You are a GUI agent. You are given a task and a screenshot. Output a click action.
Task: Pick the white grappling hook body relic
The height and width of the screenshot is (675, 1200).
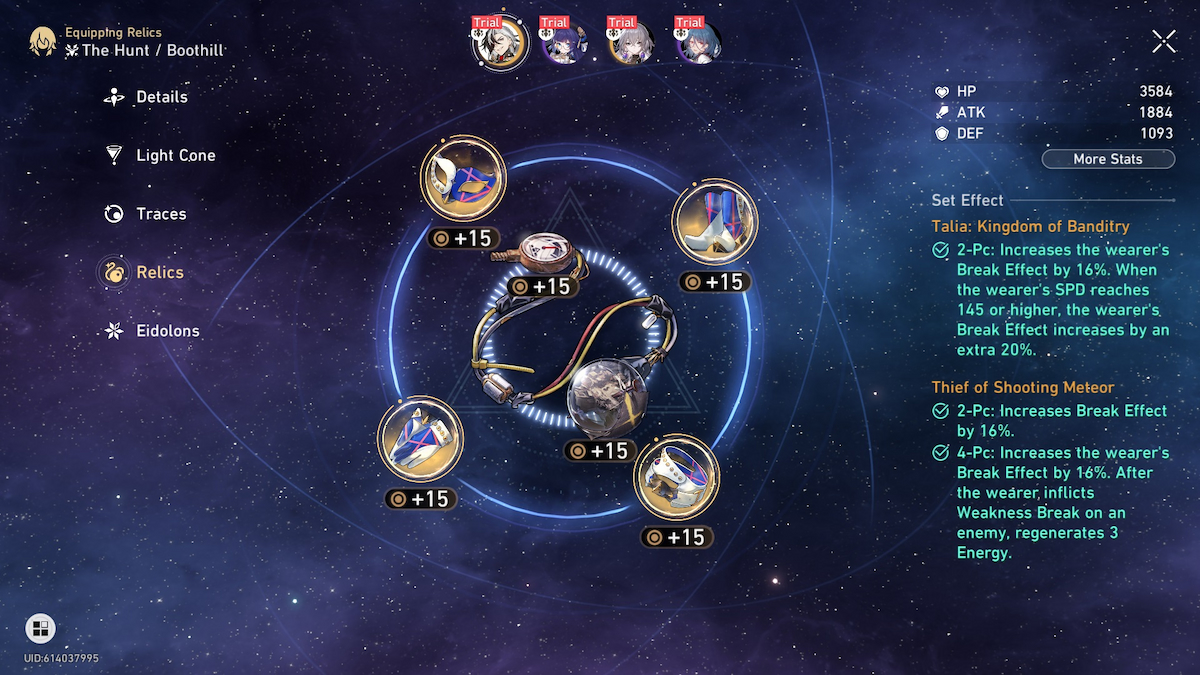(677, 477)
